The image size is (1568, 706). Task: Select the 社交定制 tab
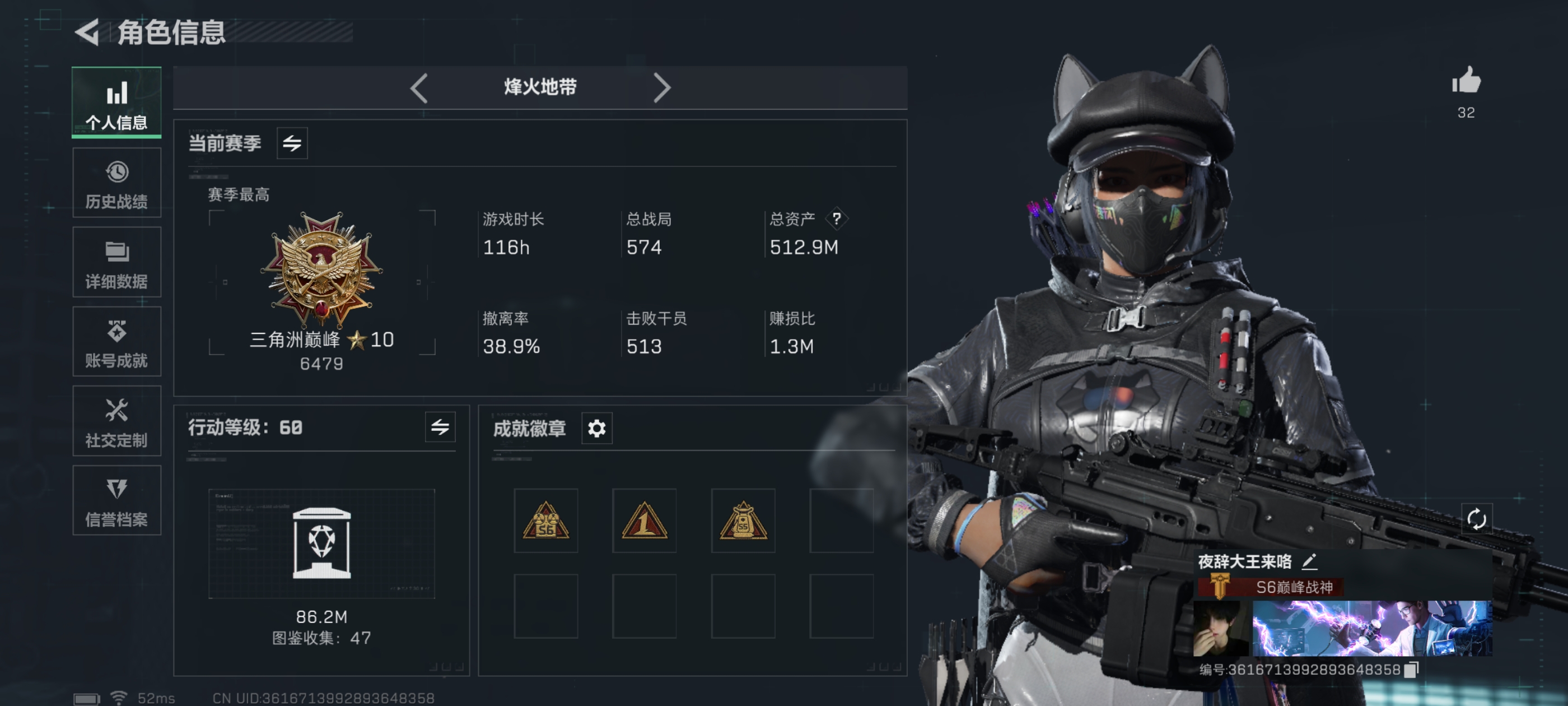[x=116, y=421]
